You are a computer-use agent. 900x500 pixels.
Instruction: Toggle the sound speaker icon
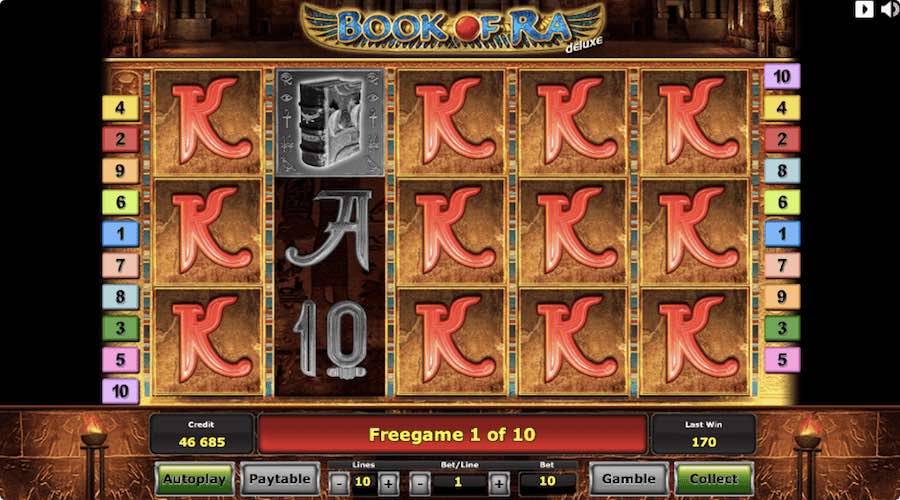[x=888, y=10]
